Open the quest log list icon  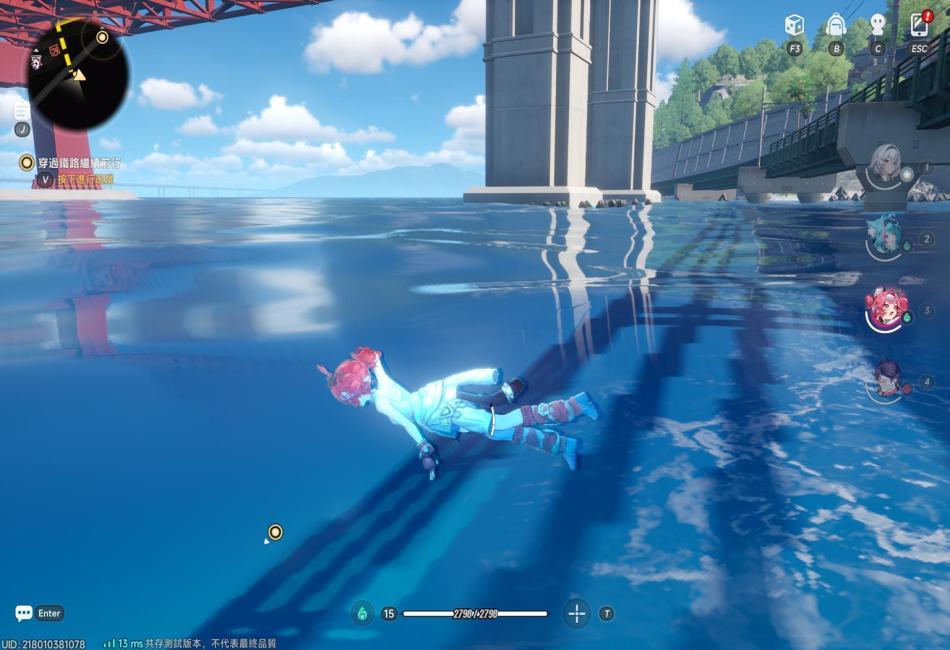click(21, 111)
